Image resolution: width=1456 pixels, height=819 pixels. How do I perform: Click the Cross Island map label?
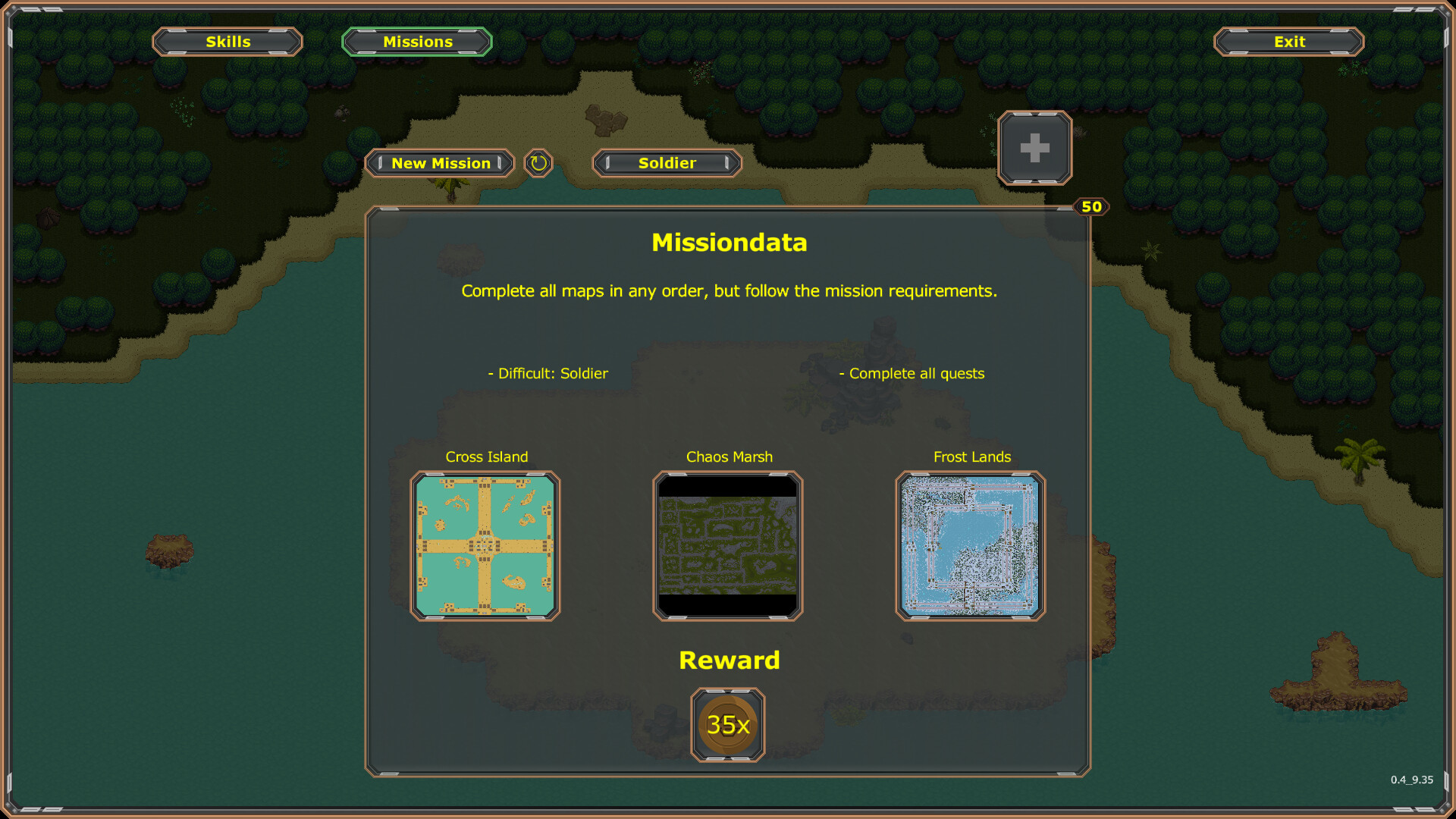click(486, 457)
